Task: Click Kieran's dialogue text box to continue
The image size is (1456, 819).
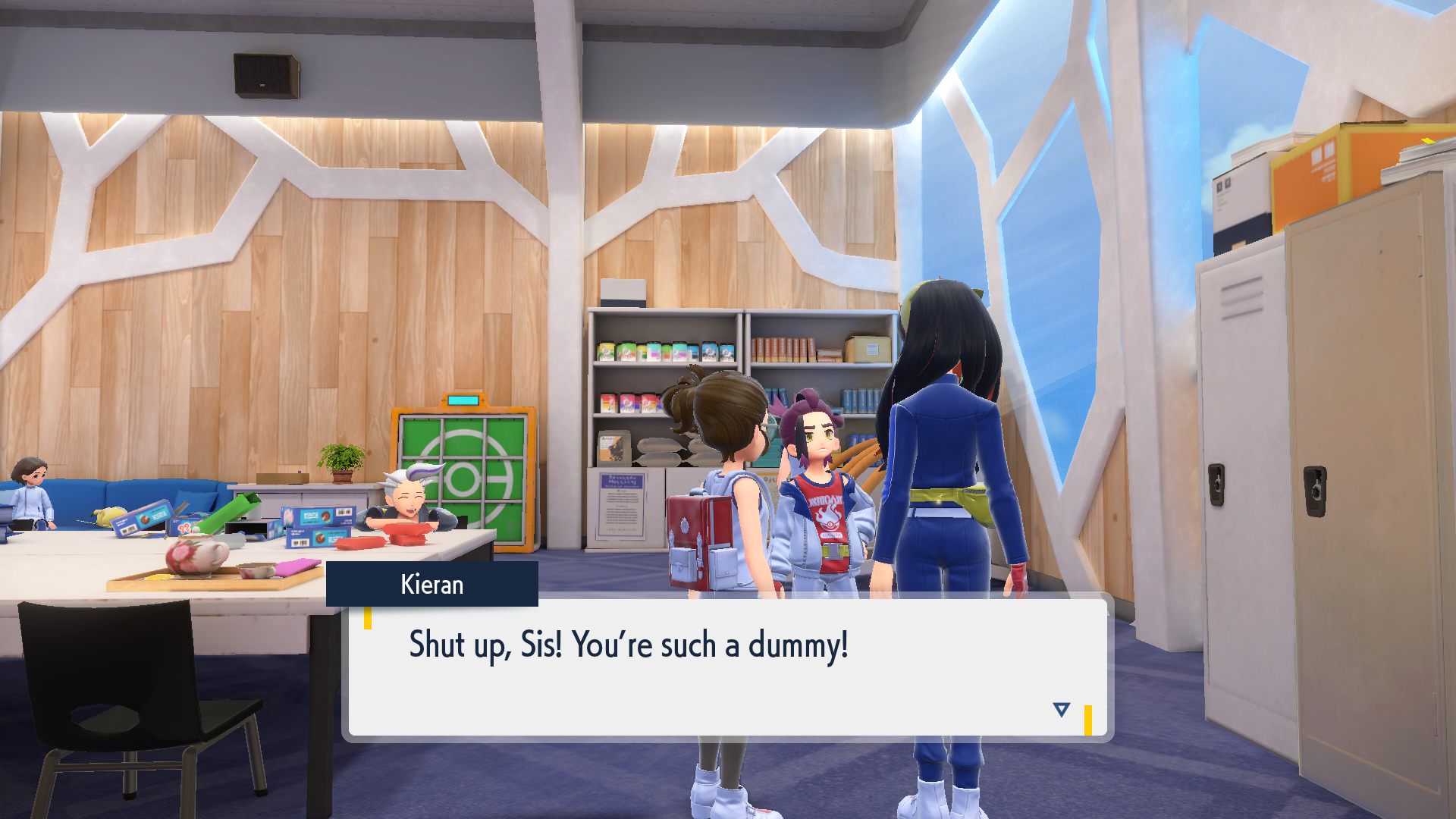Action: pos(726,667)
